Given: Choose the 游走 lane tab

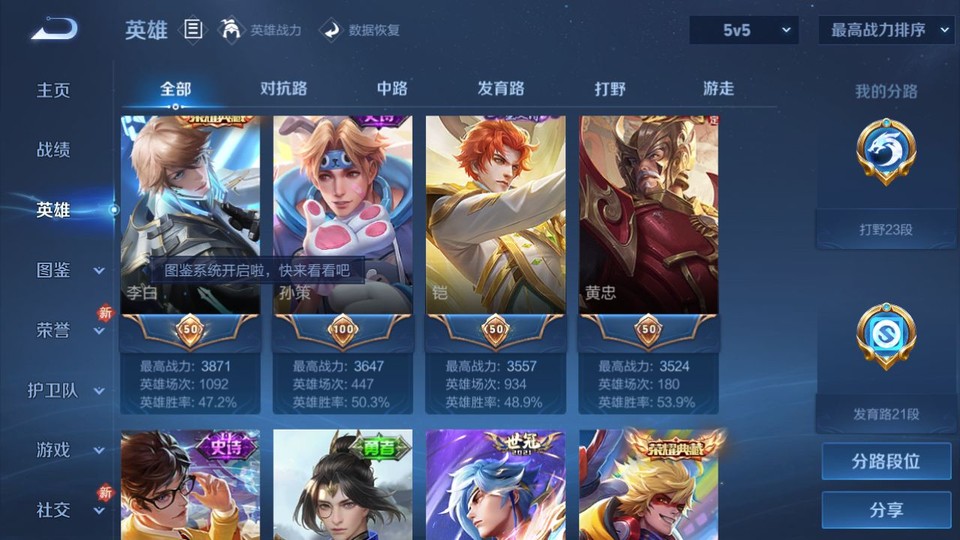Looking at the screenshot, I should click(718, 88).
